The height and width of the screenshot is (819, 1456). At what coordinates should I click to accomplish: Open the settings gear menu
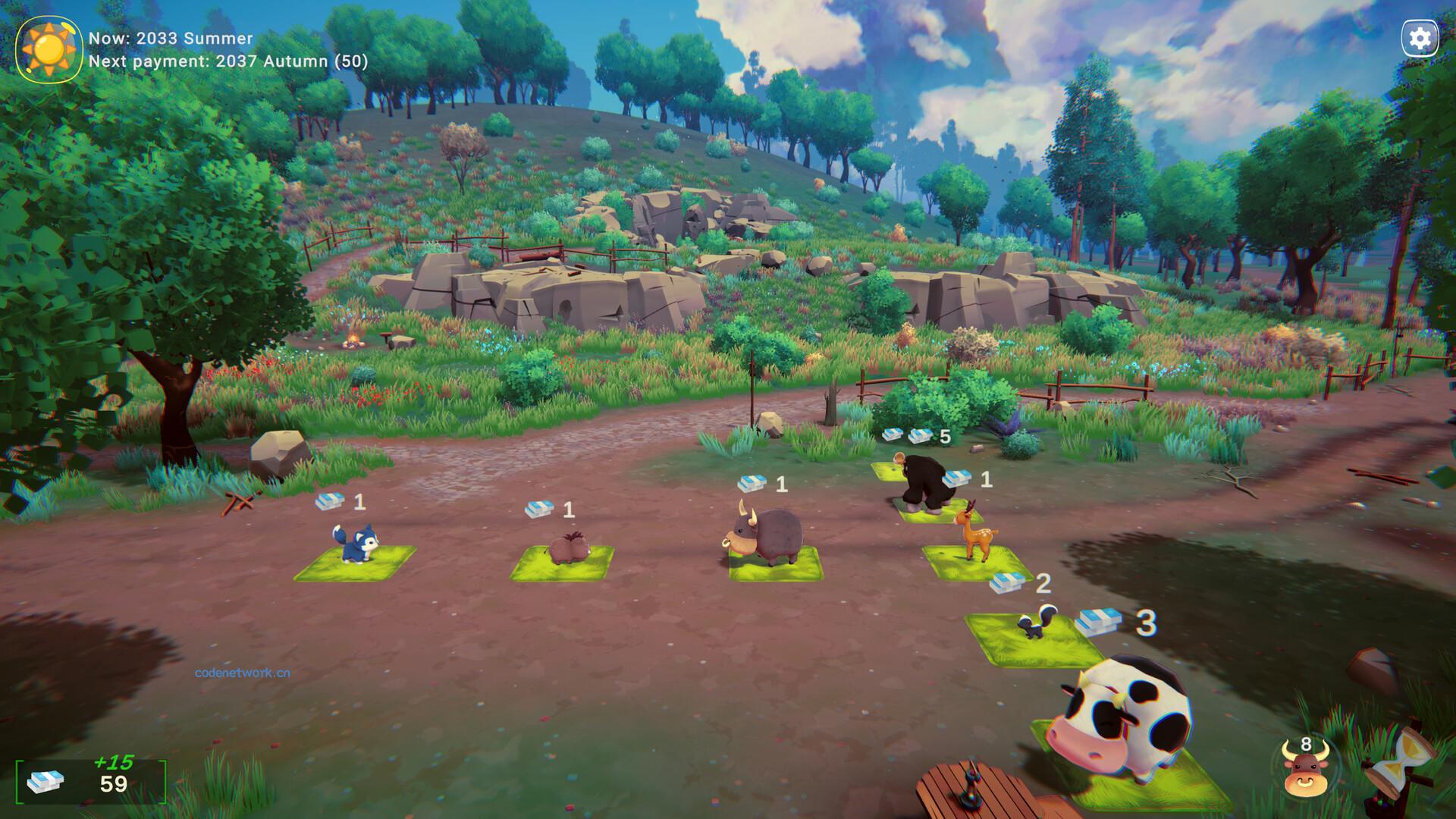pos(1420,39)
